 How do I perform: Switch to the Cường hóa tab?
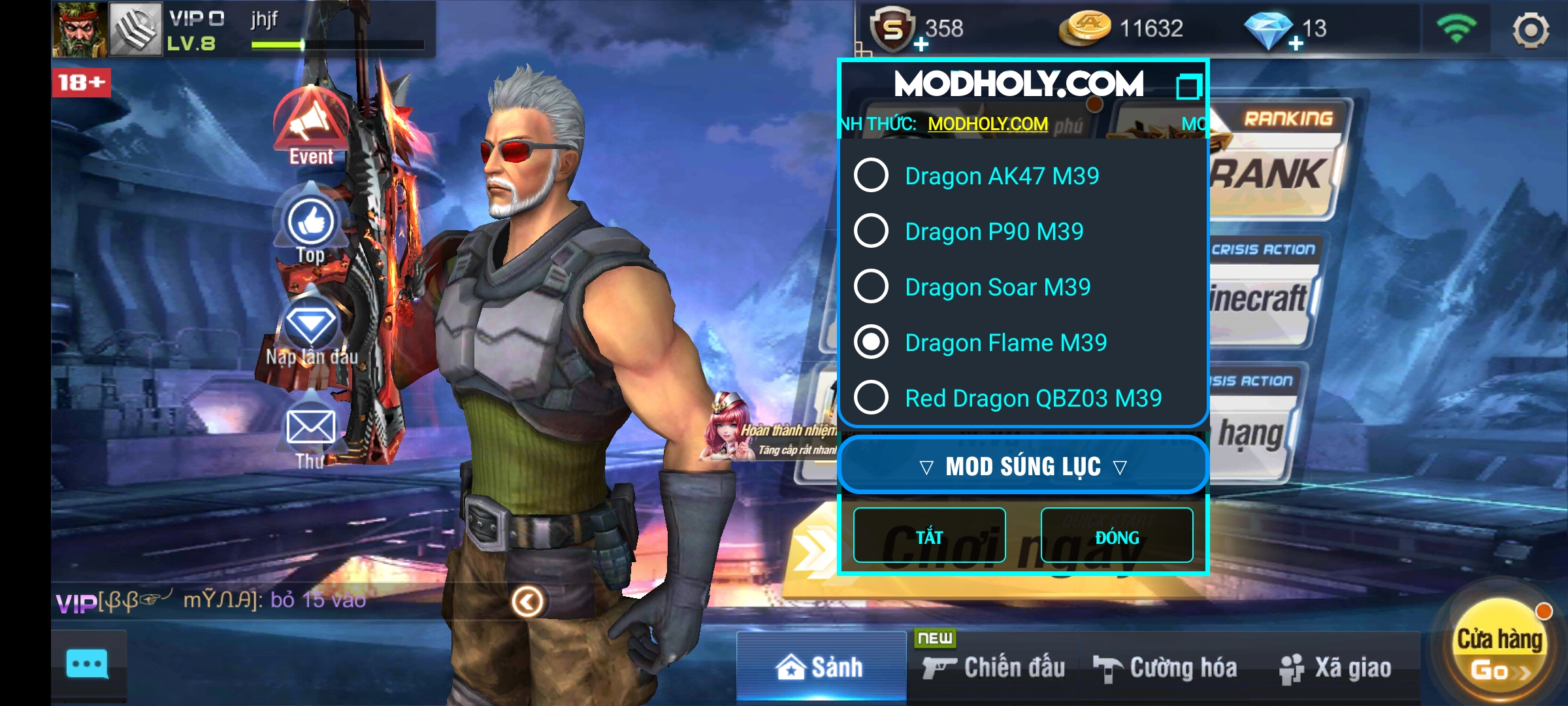[x=1166, y=668]
